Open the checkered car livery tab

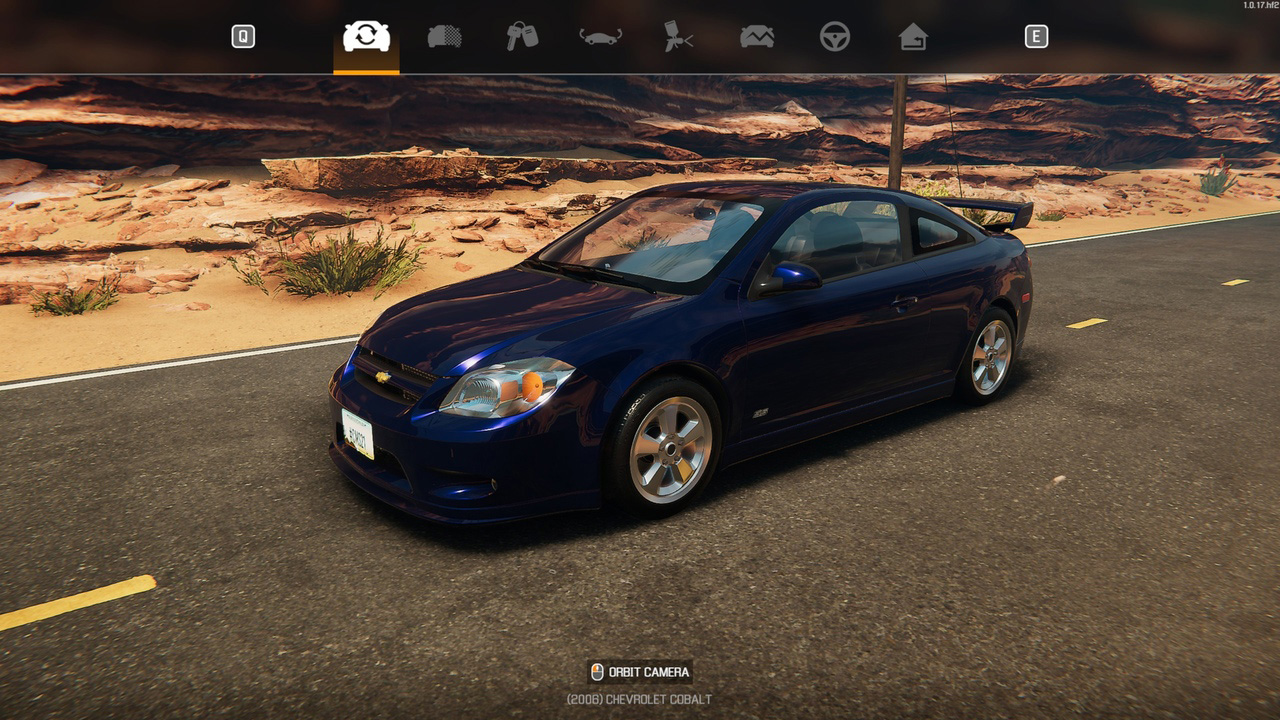(x=444, y=37)
